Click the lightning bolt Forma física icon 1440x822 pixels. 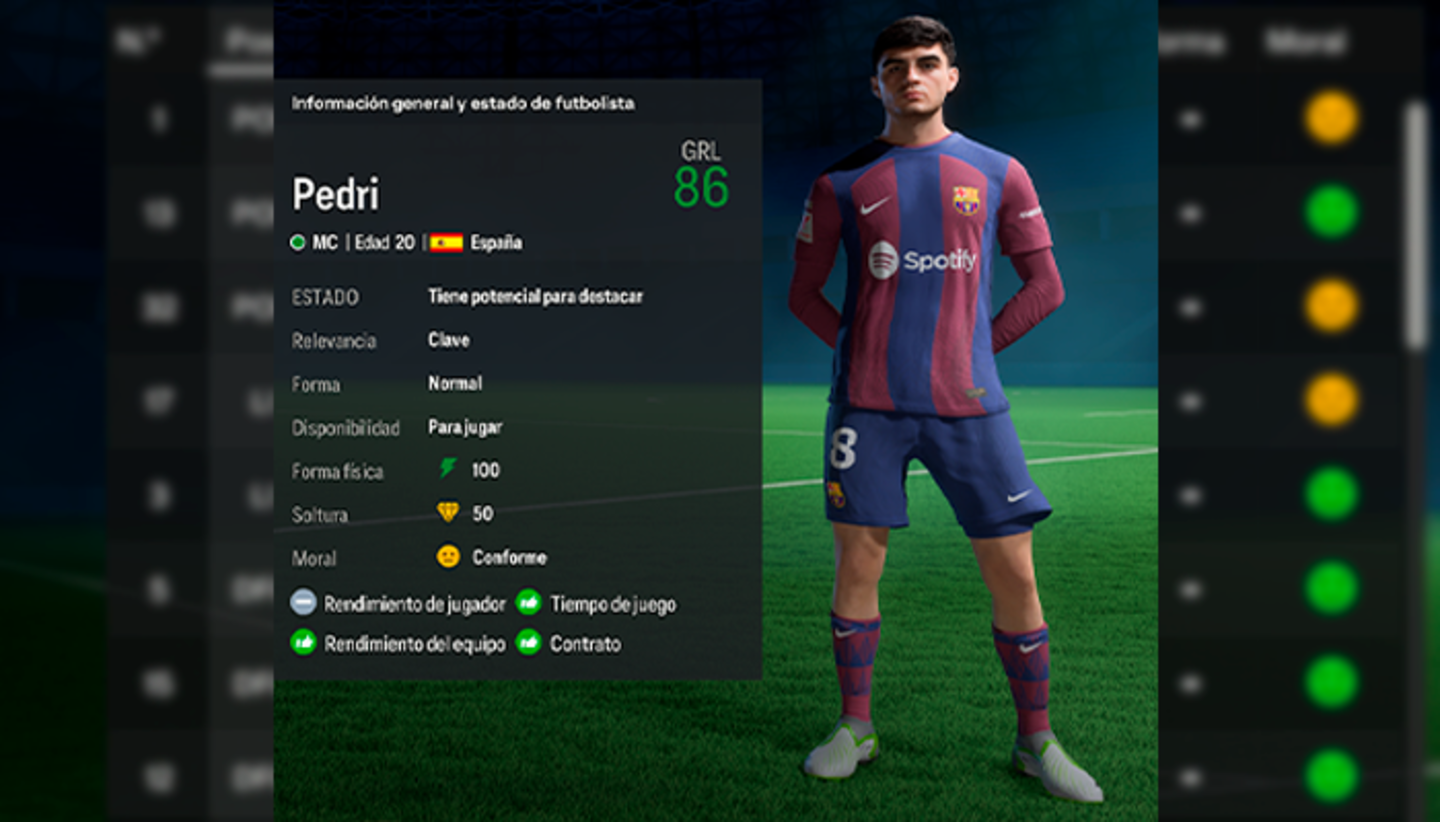[x=447, y=470]
